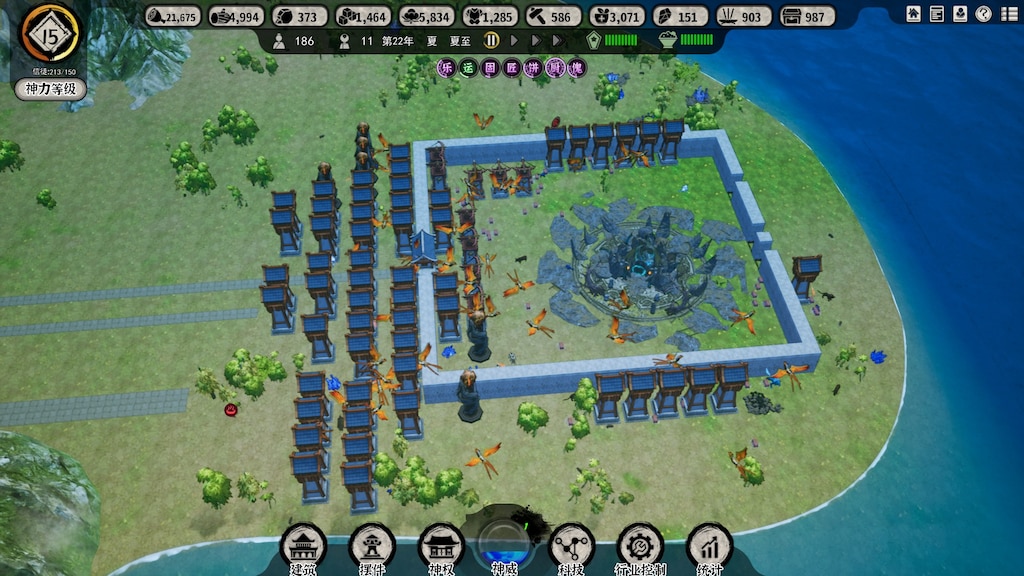
Task: Select the purple 匠 buff icon
Action: [x=511, y=68]
